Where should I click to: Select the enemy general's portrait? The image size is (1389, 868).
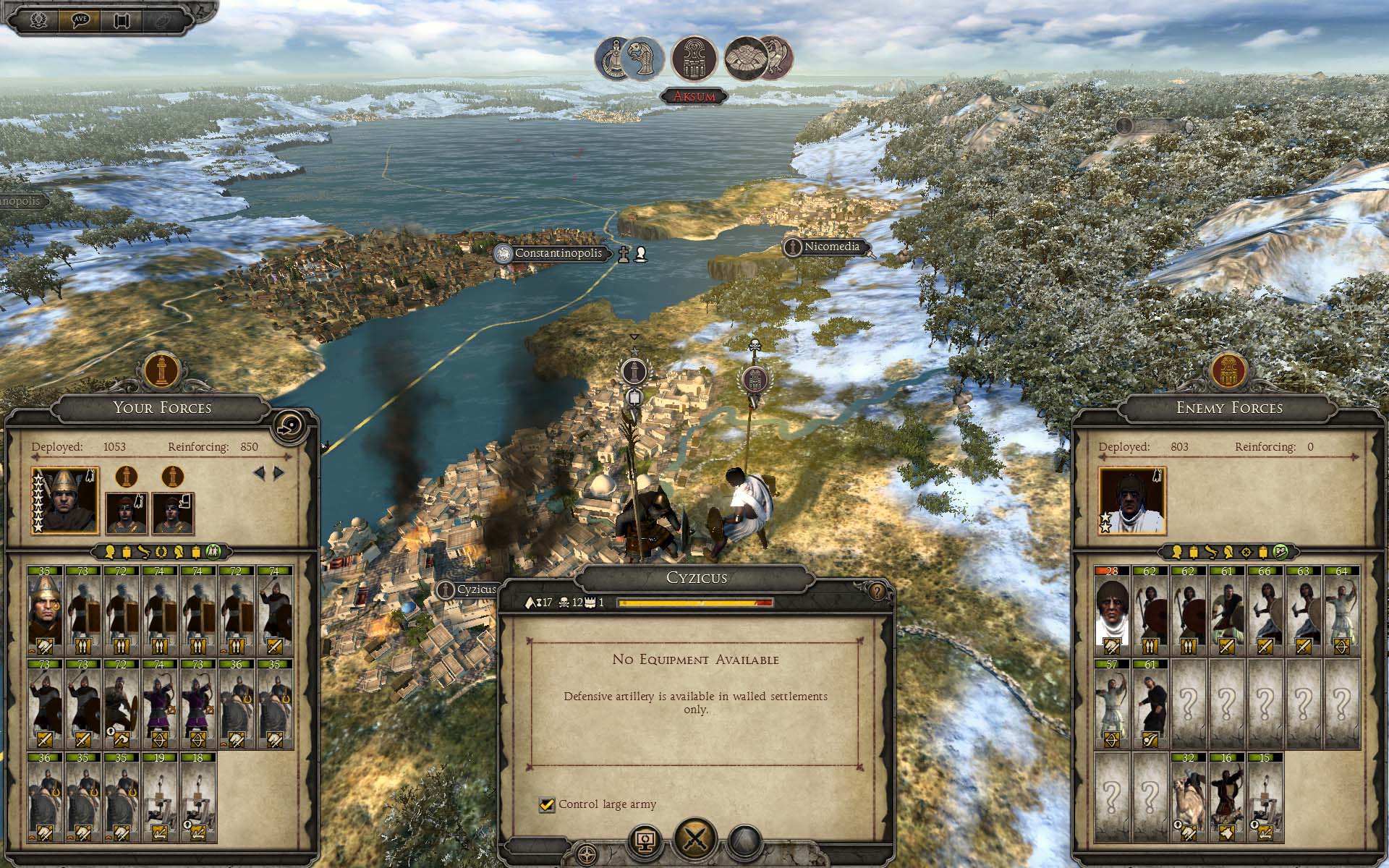[x=1131, y=500]
